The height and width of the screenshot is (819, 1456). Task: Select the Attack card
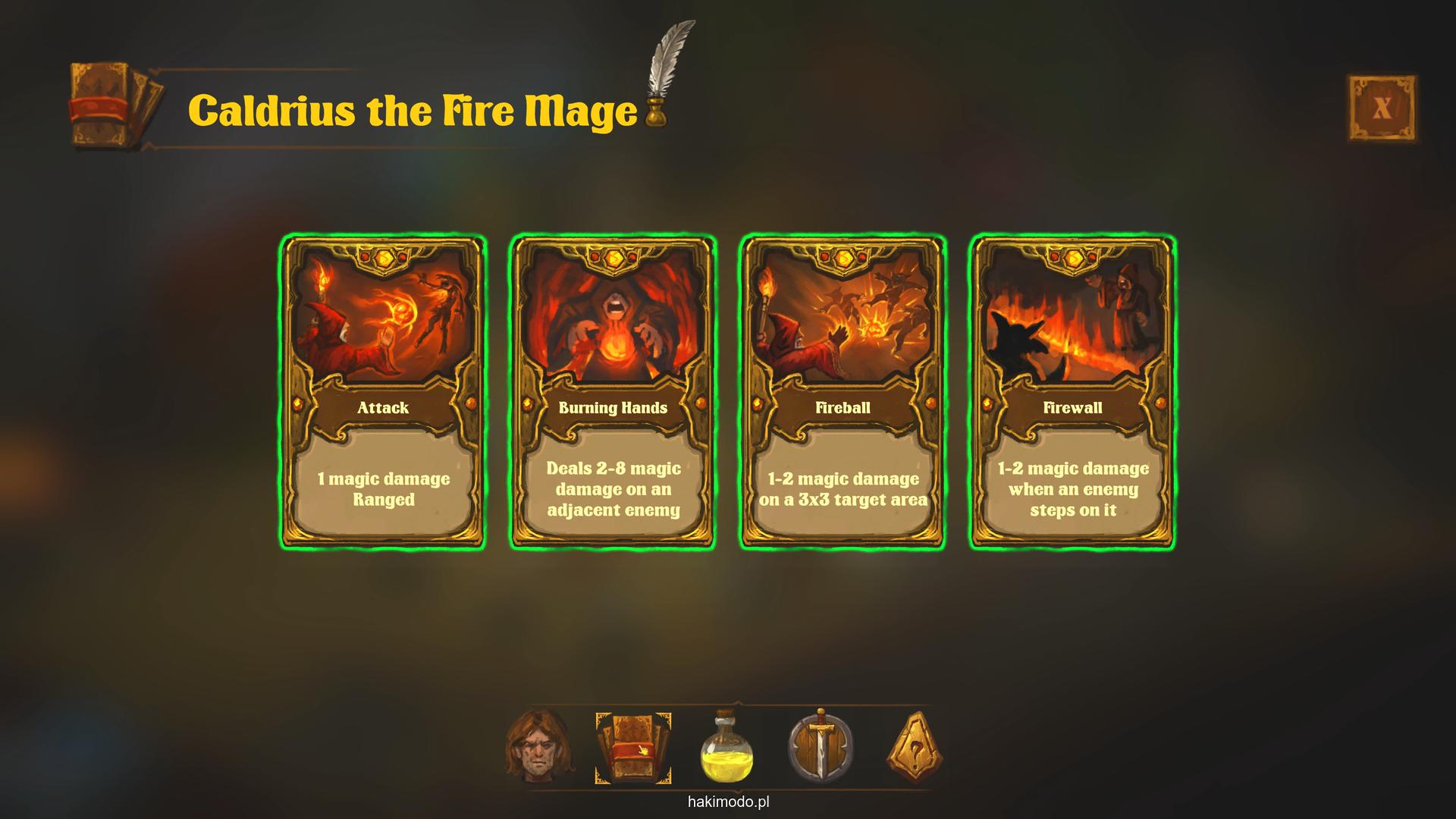pos(383,392)
